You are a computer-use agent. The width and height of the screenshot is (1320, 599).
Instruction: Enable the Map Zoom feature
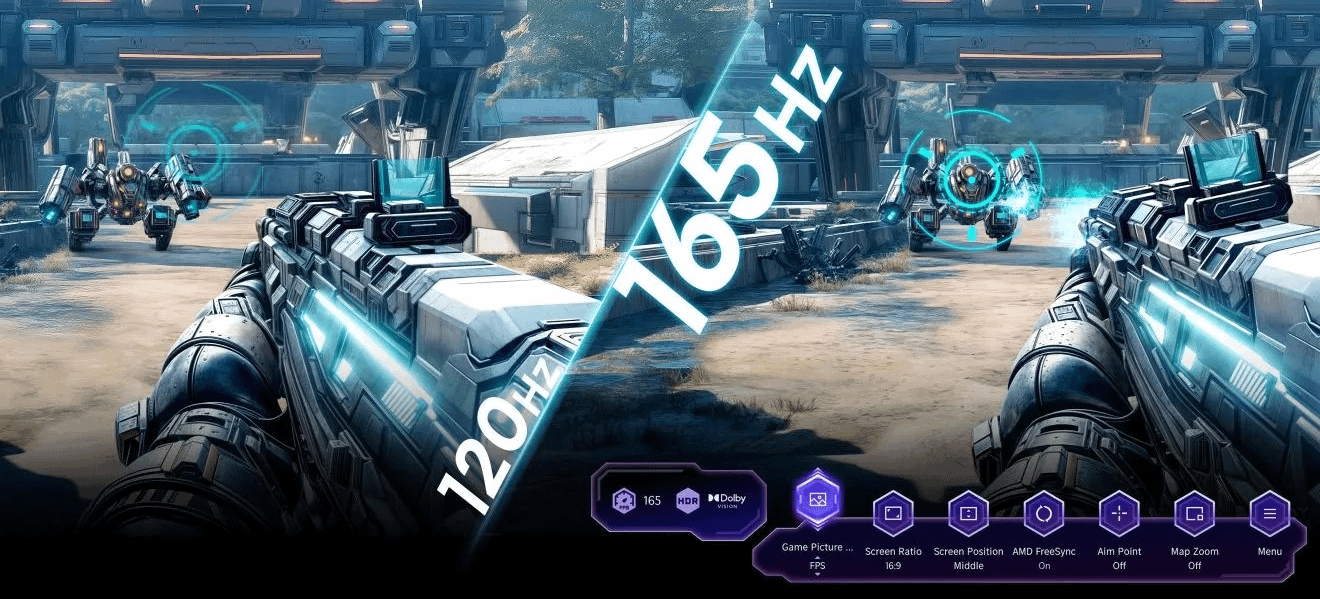[1194, 515]
